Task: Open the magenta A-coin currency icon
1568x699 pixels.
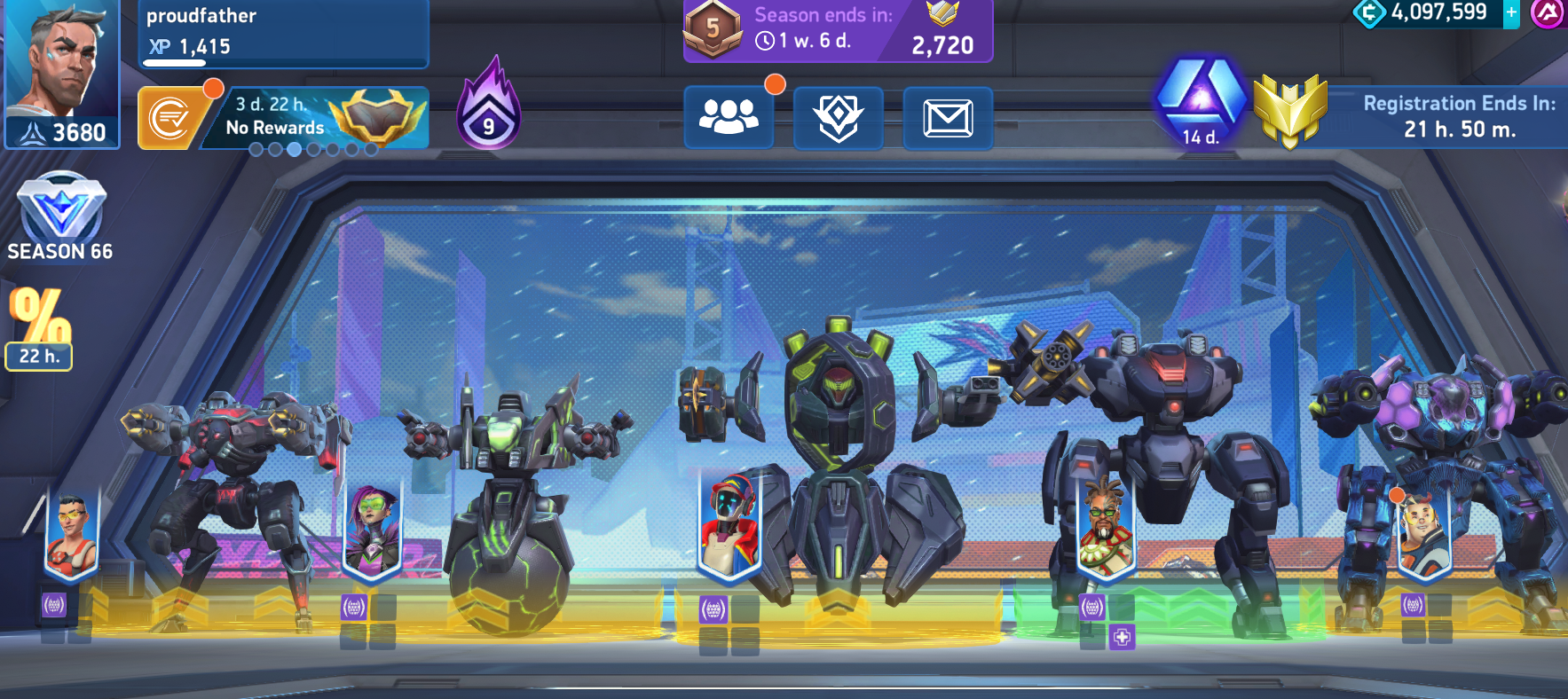Action: tap(1548, 13)
